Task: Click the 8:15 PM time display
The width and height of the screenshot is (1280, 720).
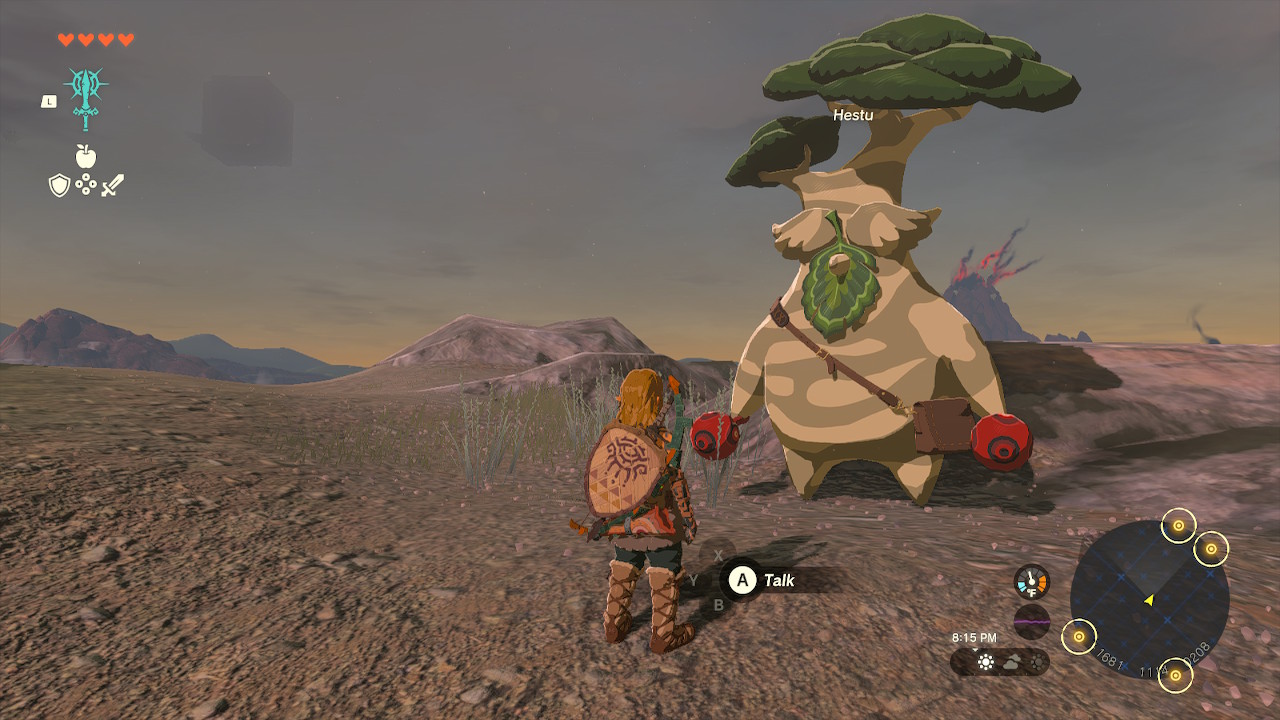Action: [x=974, y=637]
